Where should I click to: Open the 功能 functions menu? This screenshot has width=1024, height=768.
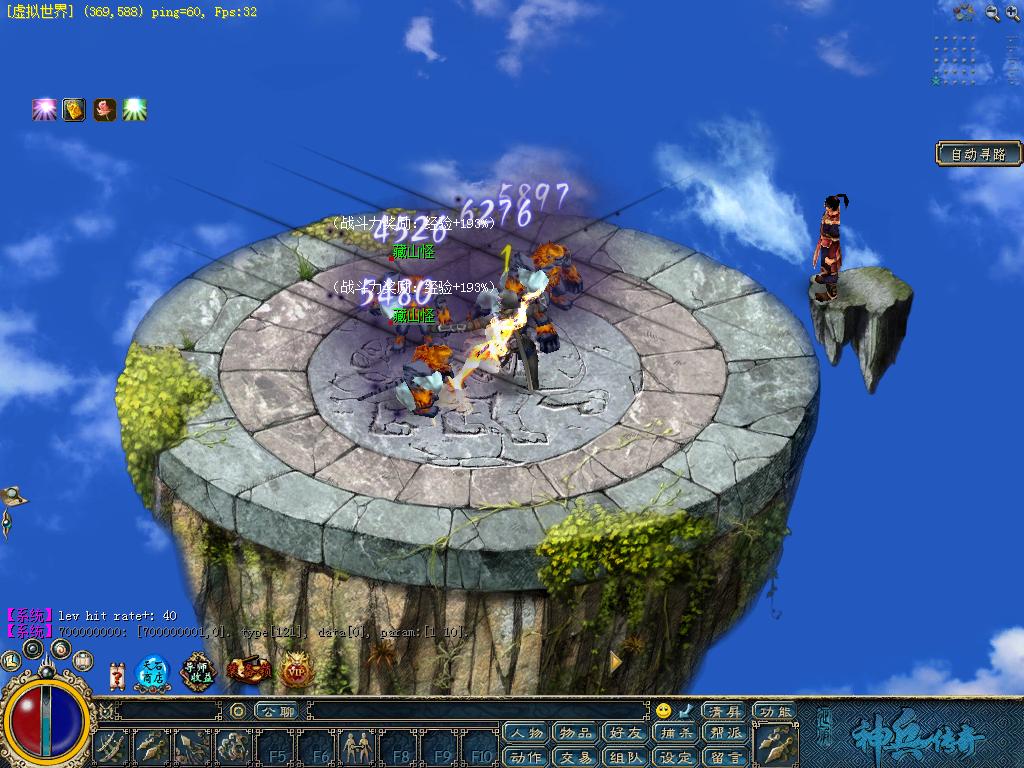tap(775, 711)
